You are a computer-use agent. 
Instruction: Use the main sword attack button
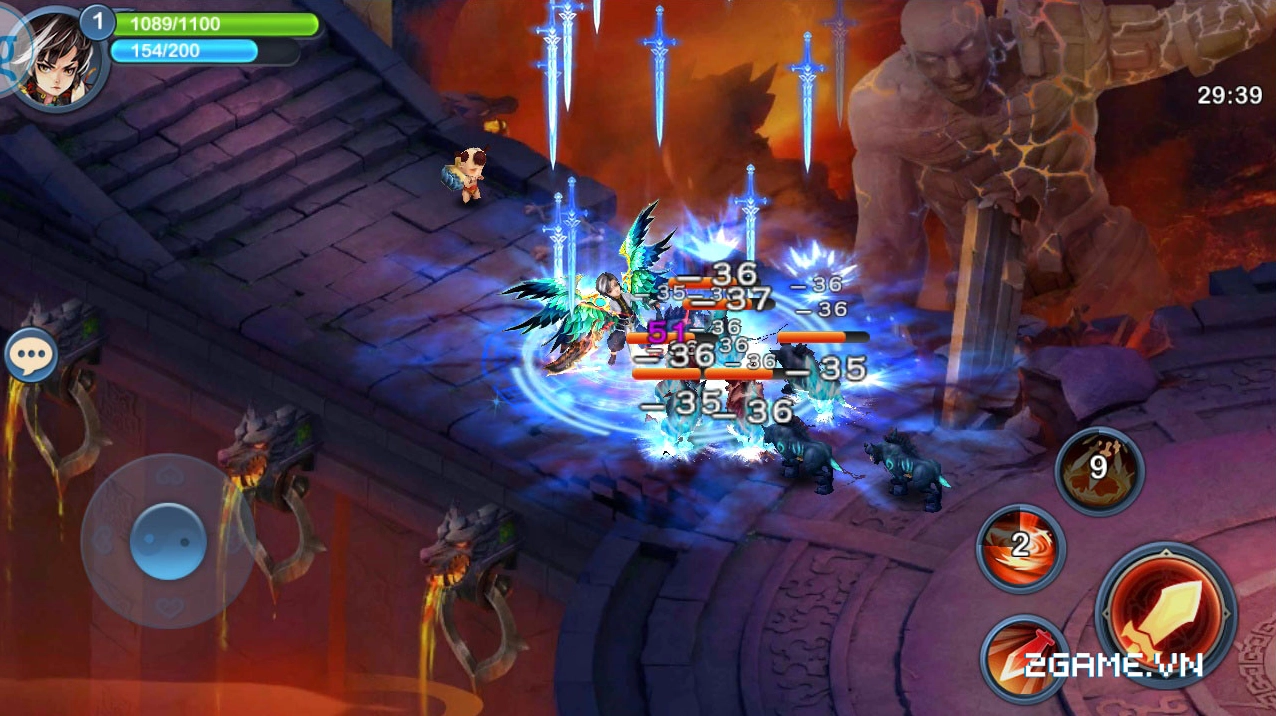point(1165,612)
